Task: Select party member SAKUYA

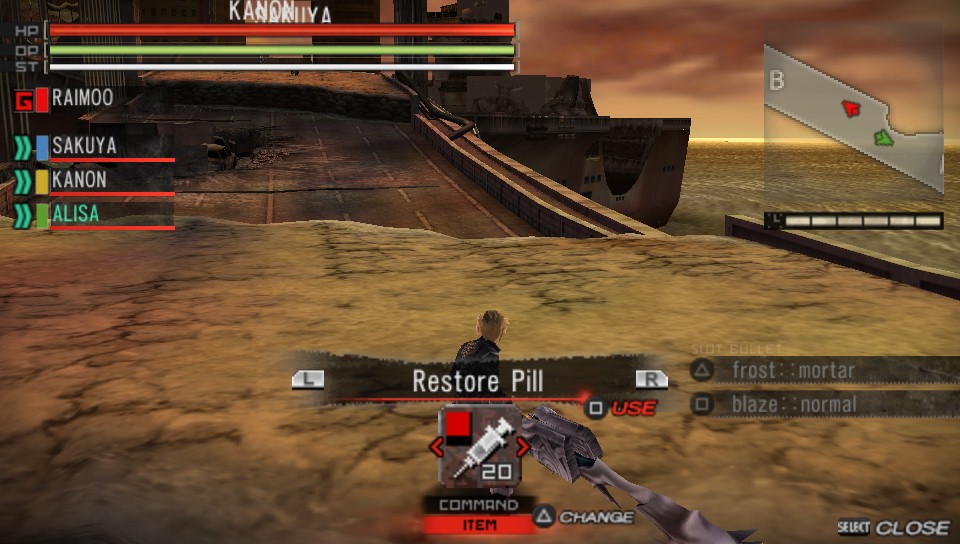Action: point(84,146)
